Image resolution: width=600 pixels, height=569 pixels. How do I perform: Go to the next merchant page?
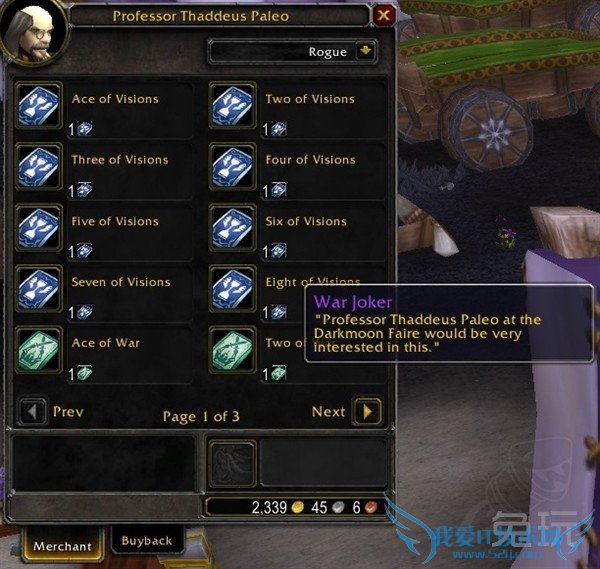[x=368, y=411]
